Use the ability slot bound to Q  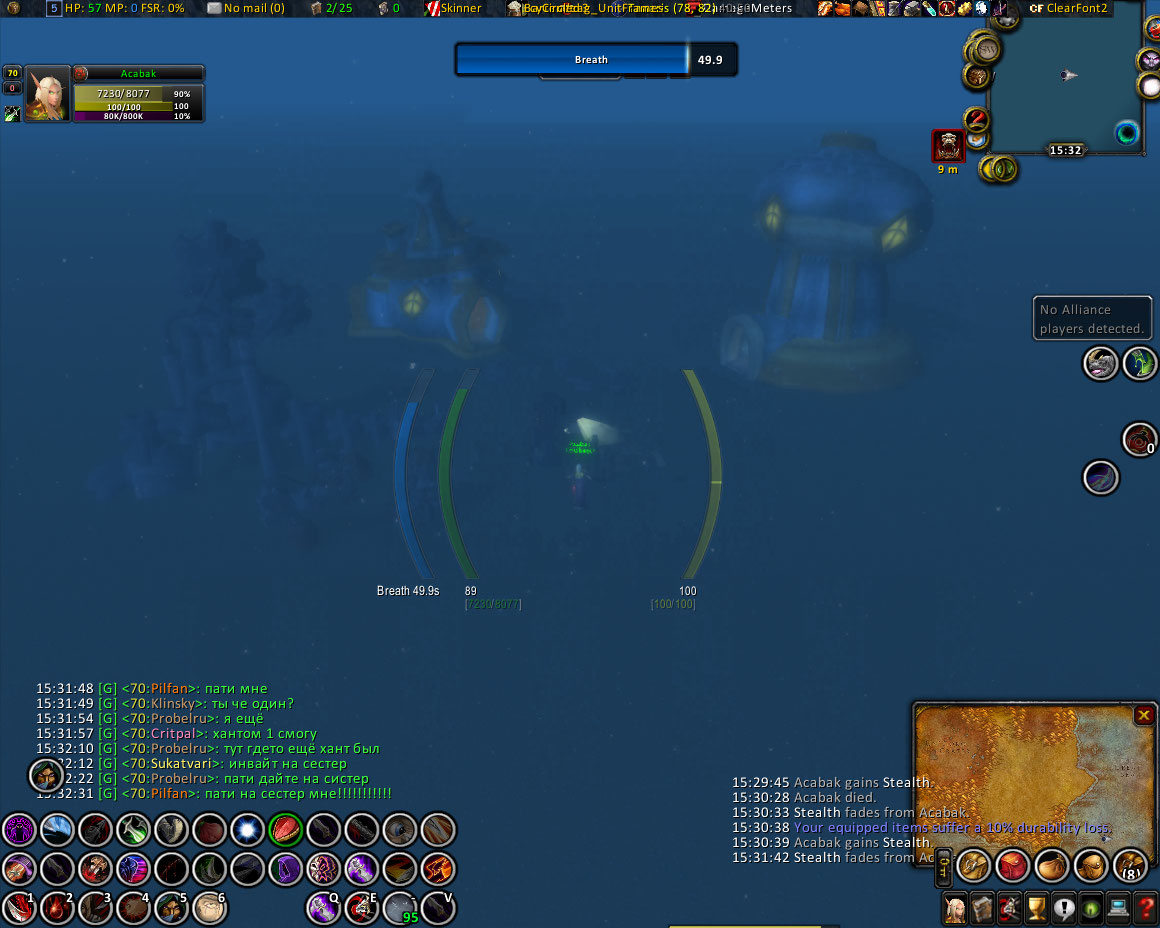click(x=324, y=907)
